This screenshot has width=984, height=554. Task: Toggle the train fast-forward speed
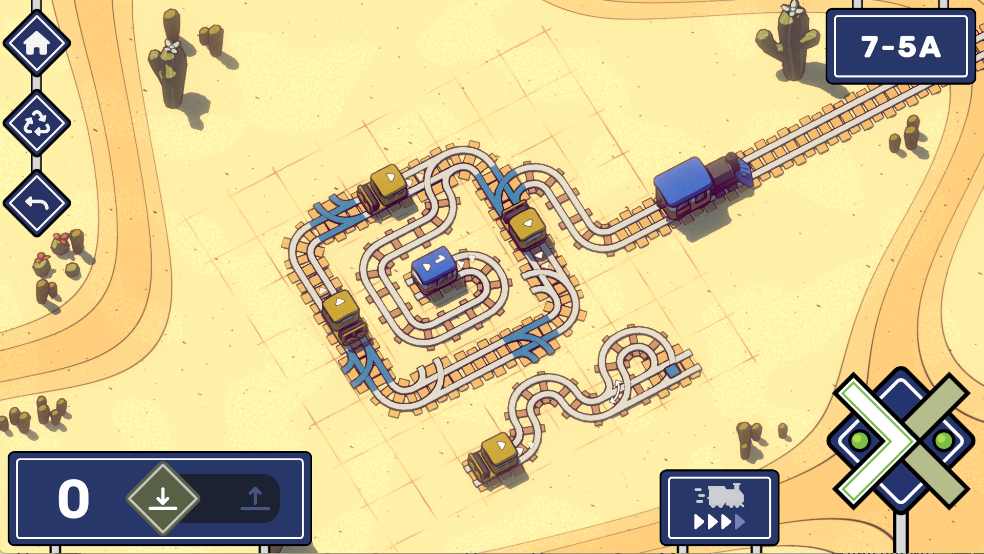coord(719,508)
